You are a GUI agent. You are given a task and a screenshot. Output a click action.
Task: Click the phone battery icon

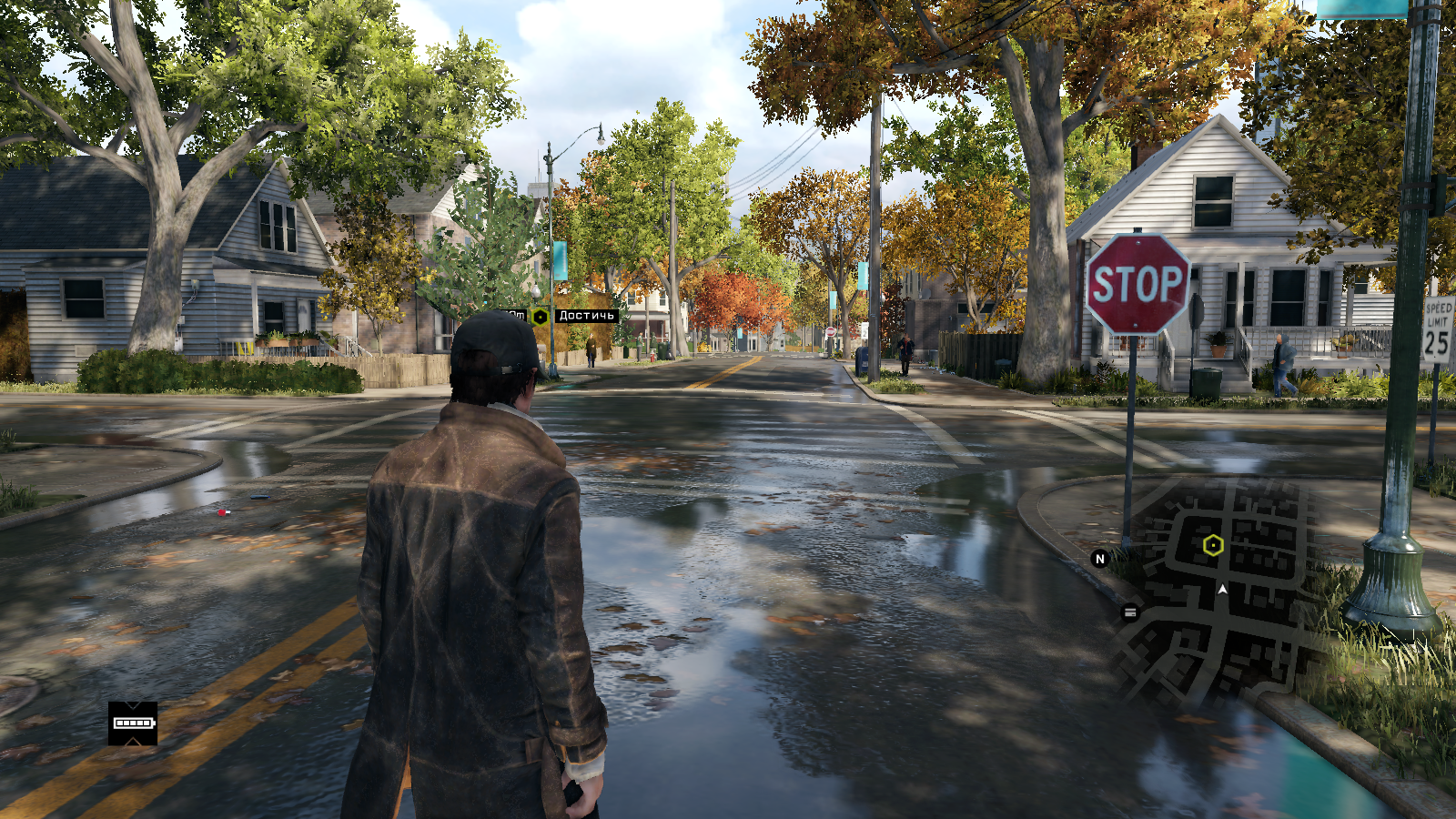coord(133,723)
